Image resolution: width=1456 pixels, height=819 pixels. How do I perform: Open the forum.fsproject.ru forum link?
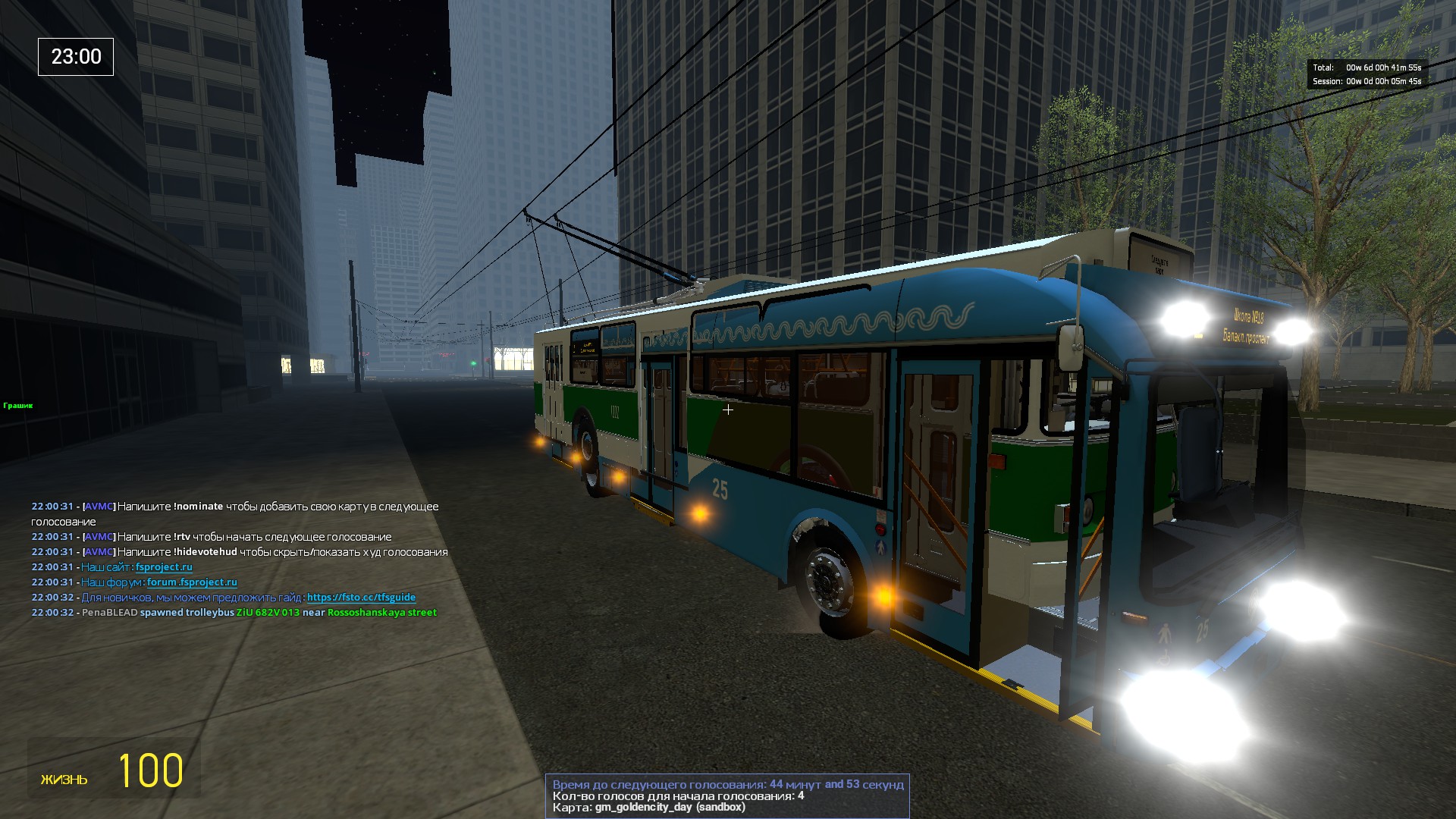click(192, 582)
